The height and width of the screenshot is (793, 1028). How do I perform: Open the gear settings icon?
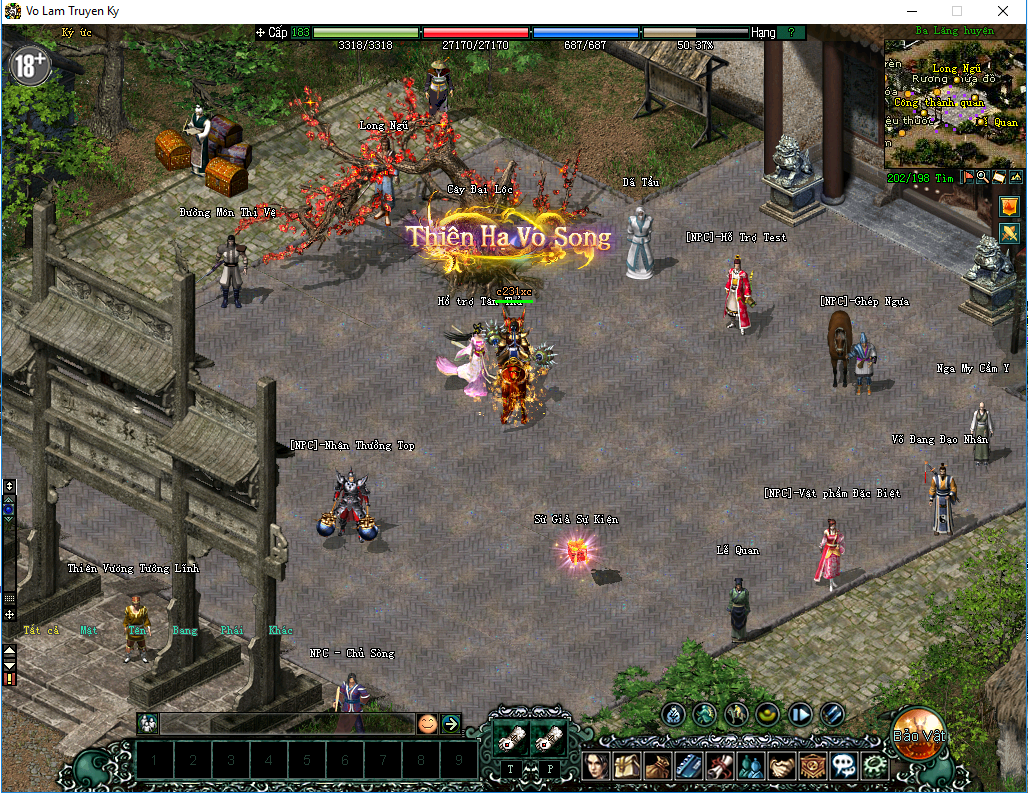[874, 766]
